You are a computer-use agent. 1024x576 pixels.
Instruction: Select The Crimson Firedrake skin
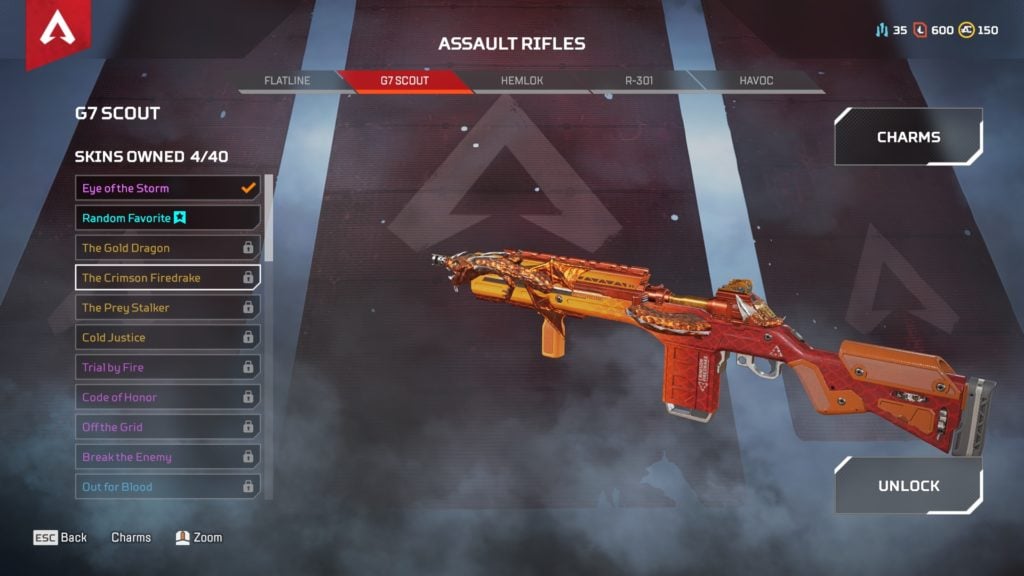pos(167,278)
